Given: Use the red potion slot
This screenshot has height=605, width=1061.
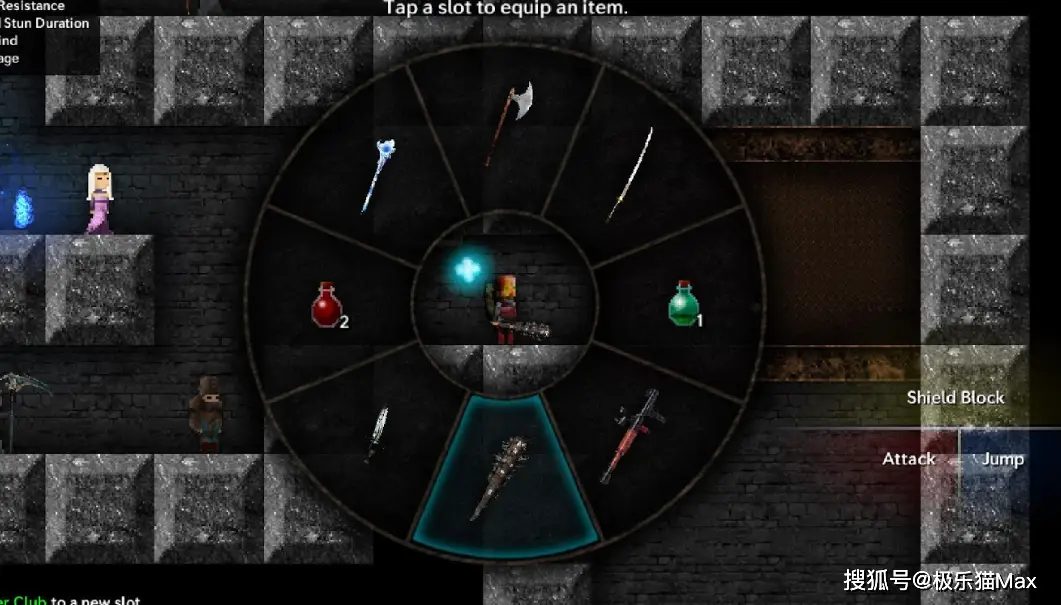Looking at the screenshot, I should (328, 303).
